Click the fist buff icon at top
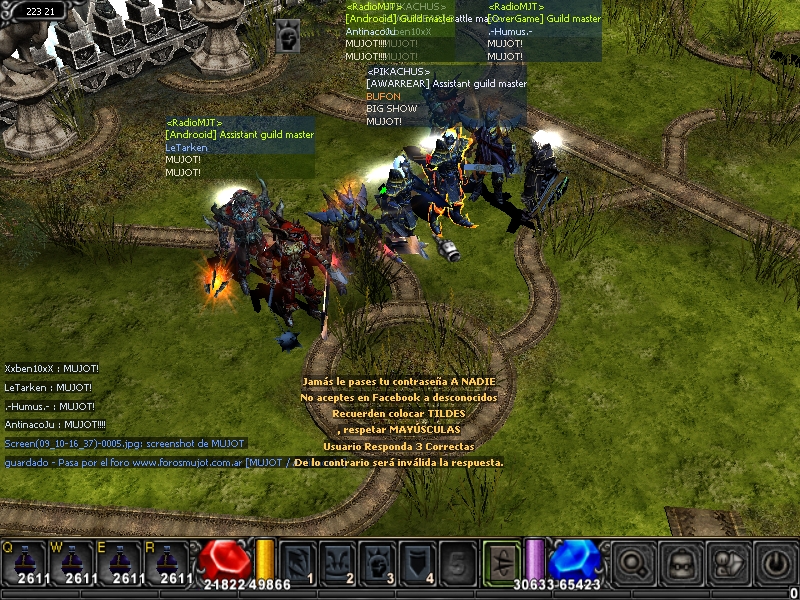The image size is (800, 600). click(287, 37)
